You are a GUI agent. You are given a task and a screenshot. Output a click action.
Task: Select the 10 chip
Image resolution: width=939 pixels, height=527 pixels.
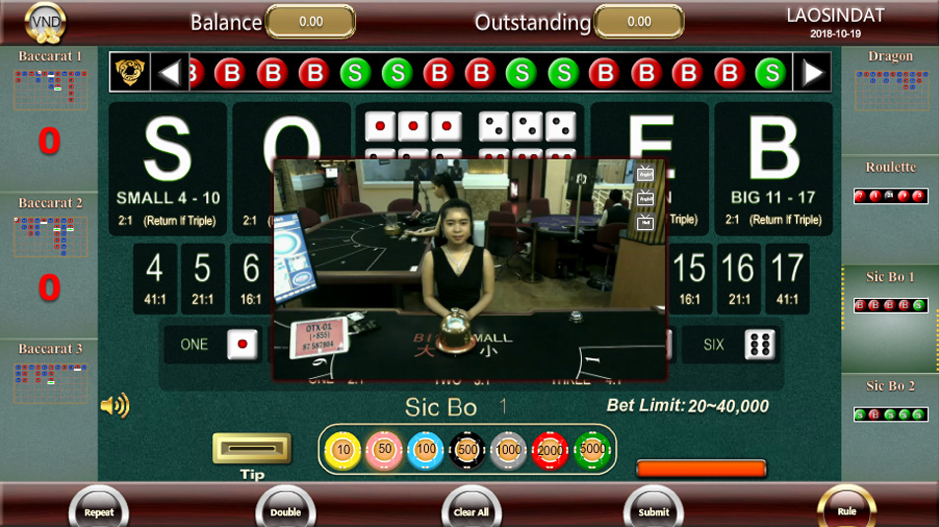pyautogui.click(x=343, y=450)
